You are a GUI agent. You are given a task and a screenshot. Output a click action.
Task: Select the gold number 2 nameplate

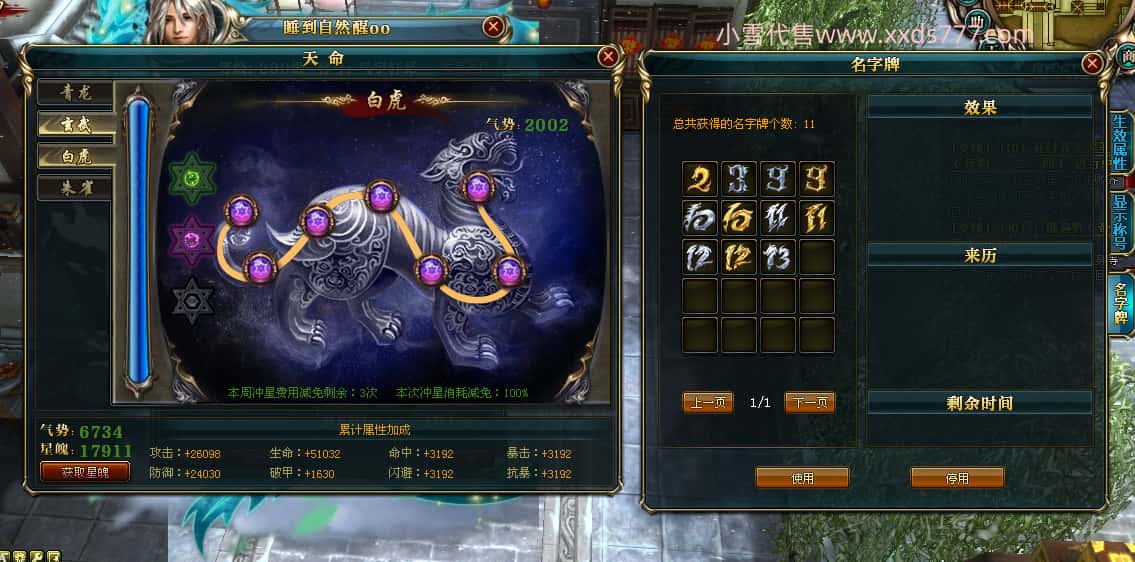[x=700, y=179]
